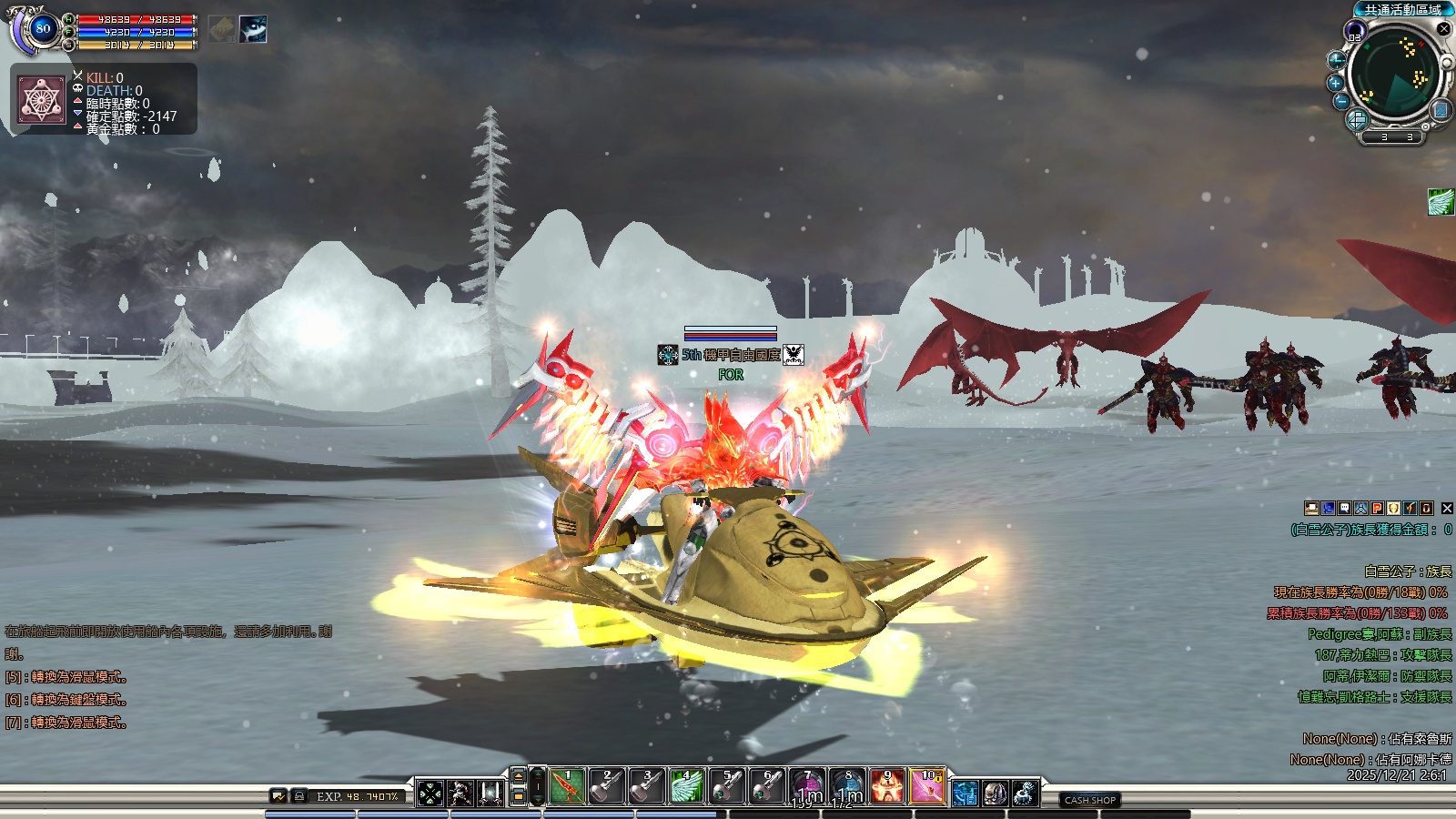The image size is (1456, 819).
Task: Toggle the speech bubble chat filter
Action: click(x=1344, y=509)
